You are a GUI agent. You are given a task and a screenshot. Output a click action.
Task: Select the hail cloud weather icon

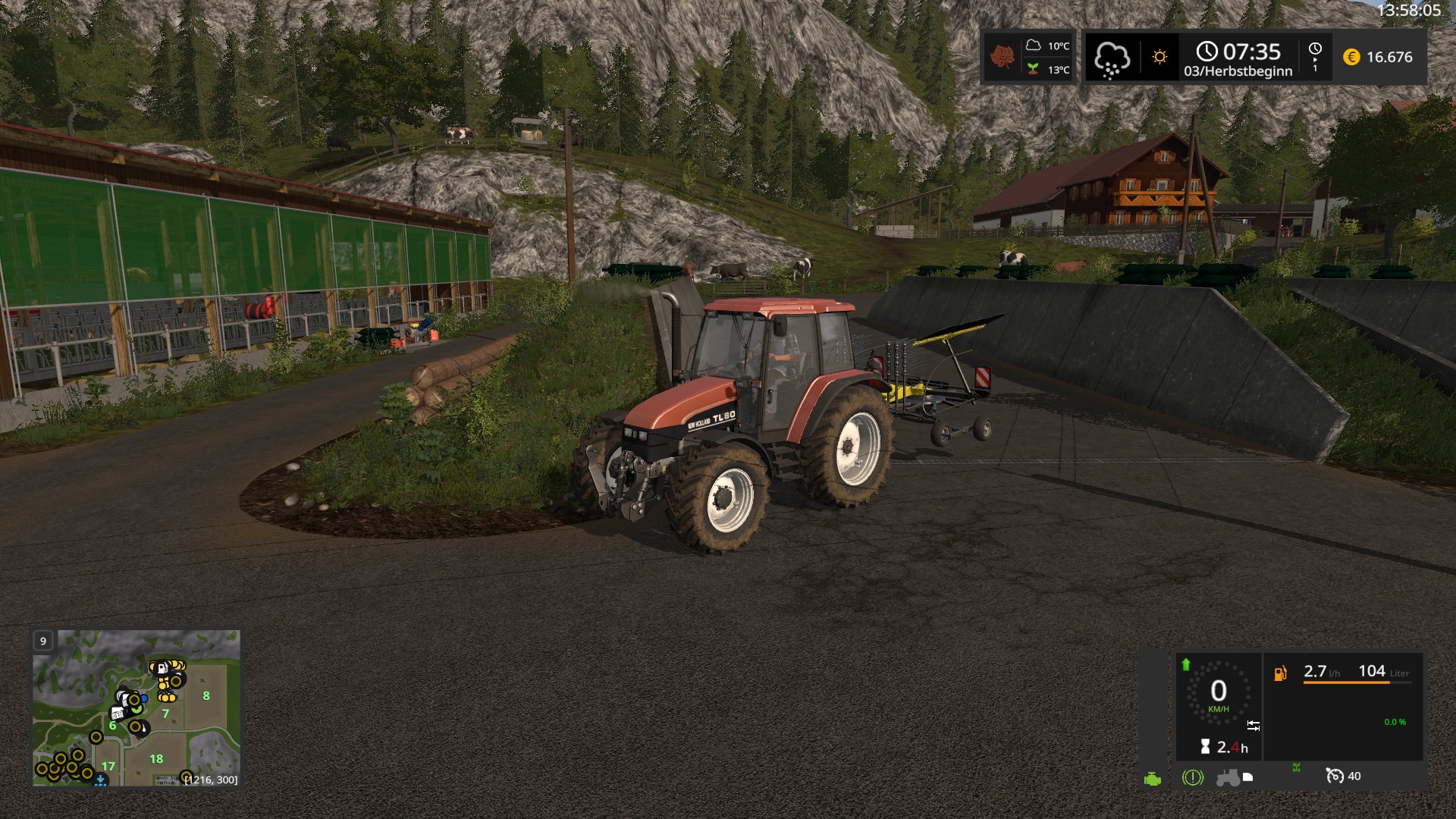coord(1111,58)
